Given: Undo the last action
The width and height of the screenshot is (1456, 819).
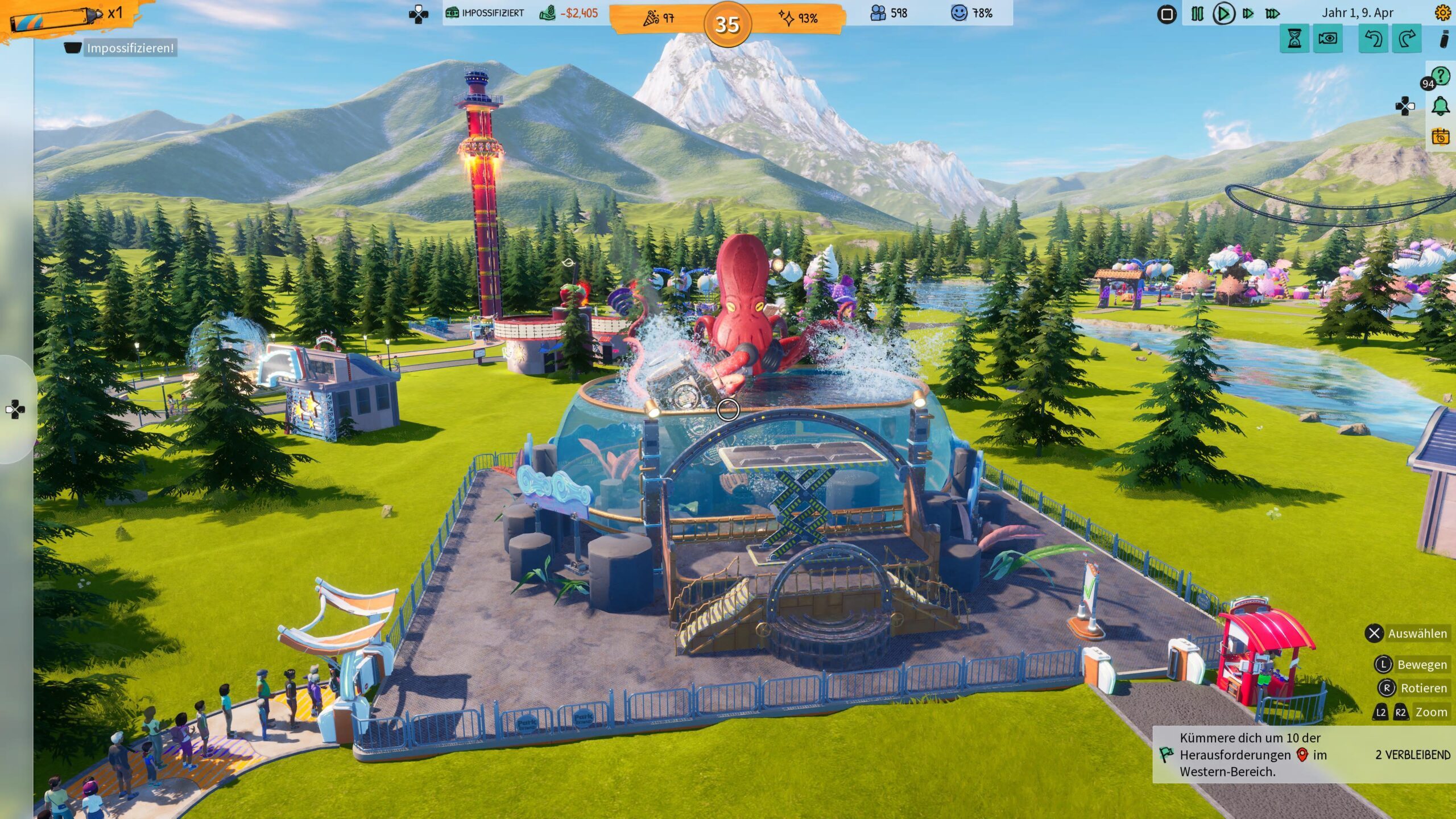Looking at the screenshot, I should click(1373, 39).
